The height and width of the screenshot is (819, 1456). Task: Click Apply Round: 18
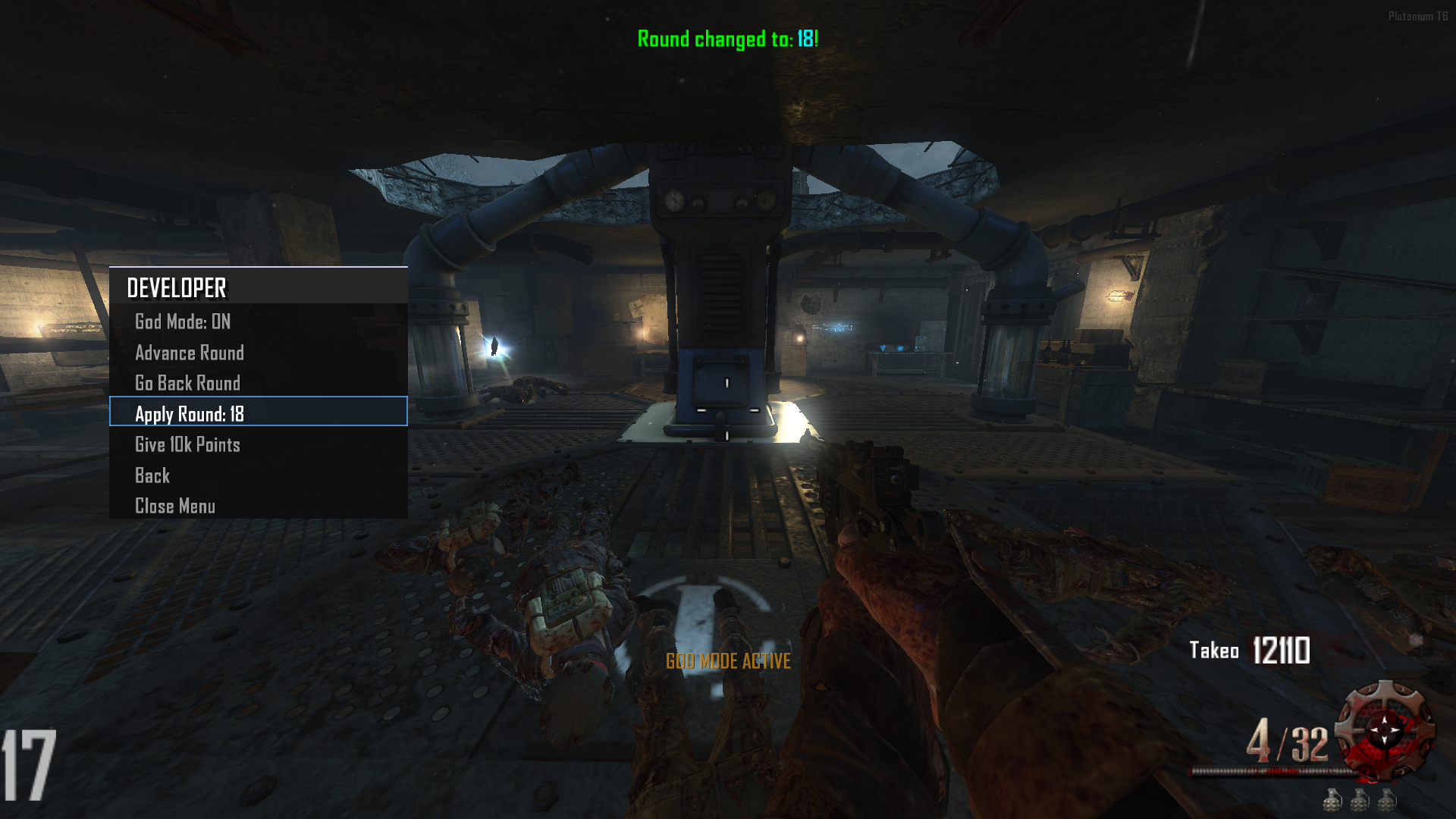point(190,413)
